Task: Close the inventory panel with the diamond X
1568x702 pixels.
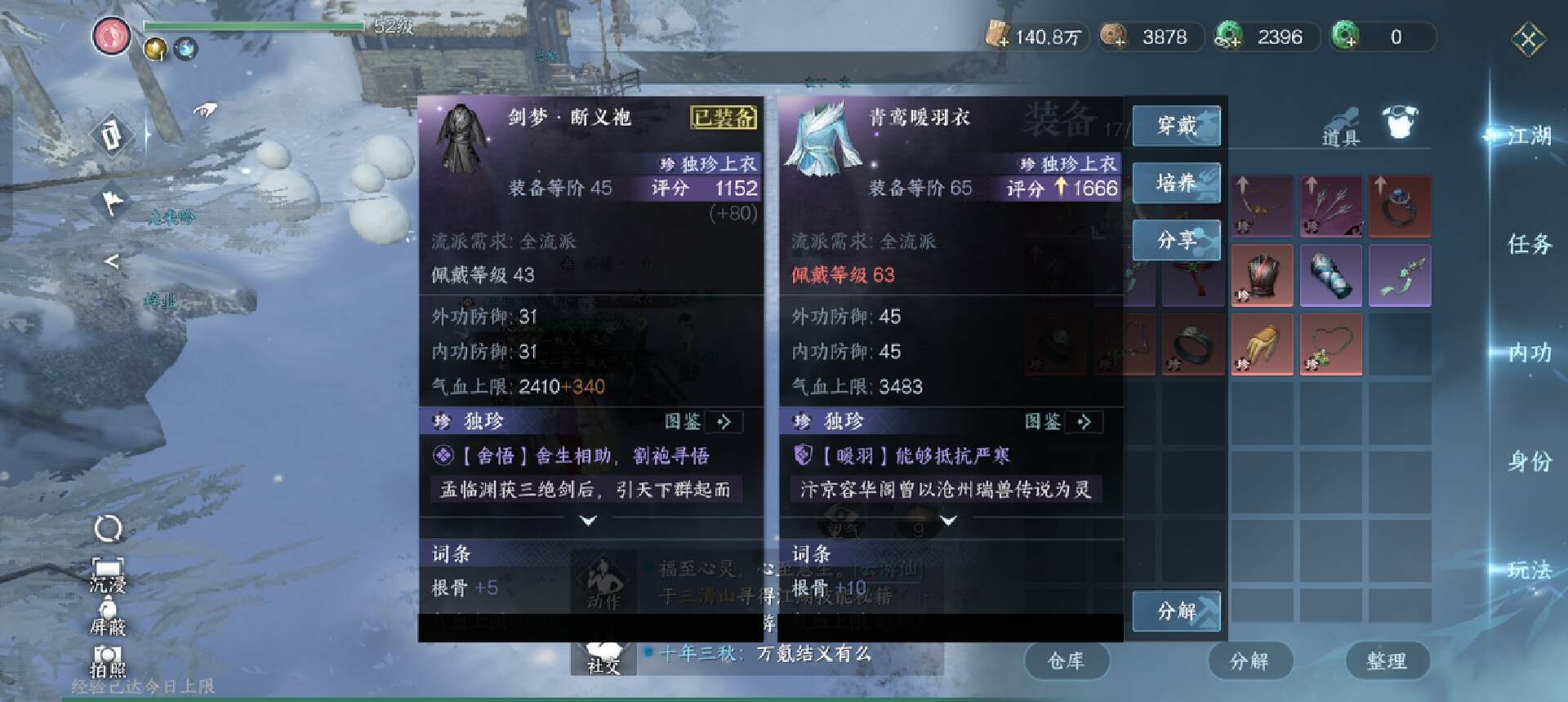Action: click(1528, 38)
